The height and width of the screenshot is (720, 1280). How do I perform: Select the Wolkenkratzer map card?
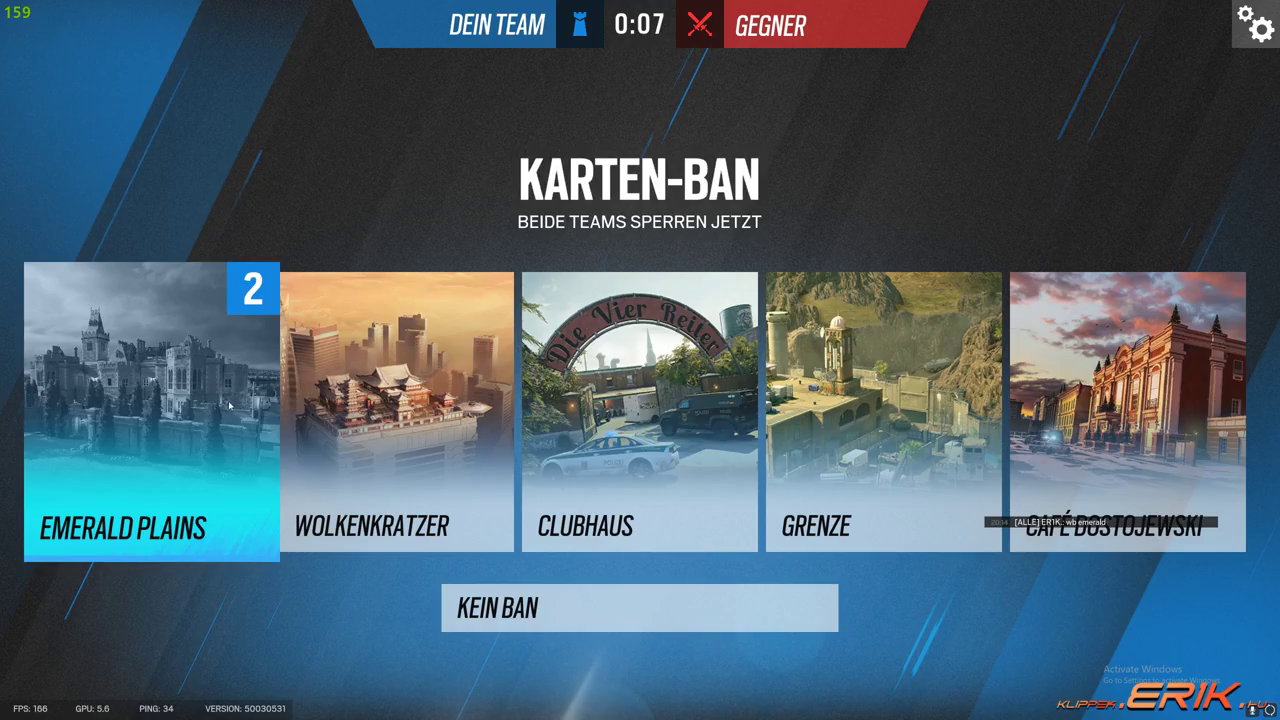[397, 411]
